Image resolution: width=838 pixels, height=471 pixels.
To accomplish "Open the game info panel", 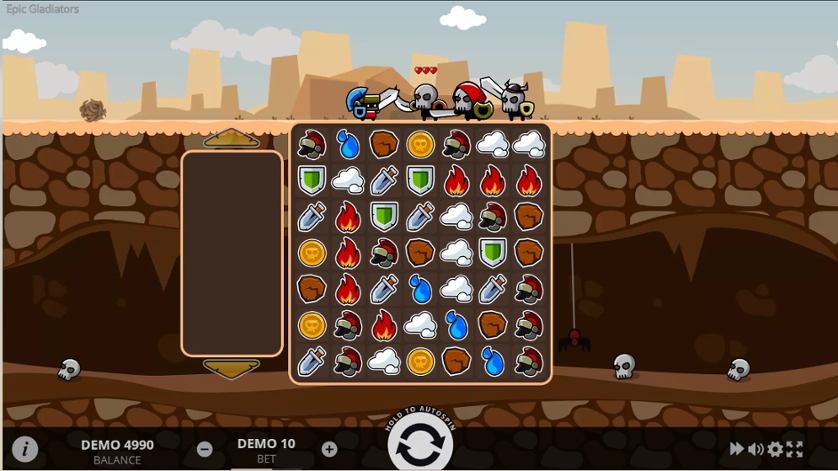I will (x=24, y=449).
